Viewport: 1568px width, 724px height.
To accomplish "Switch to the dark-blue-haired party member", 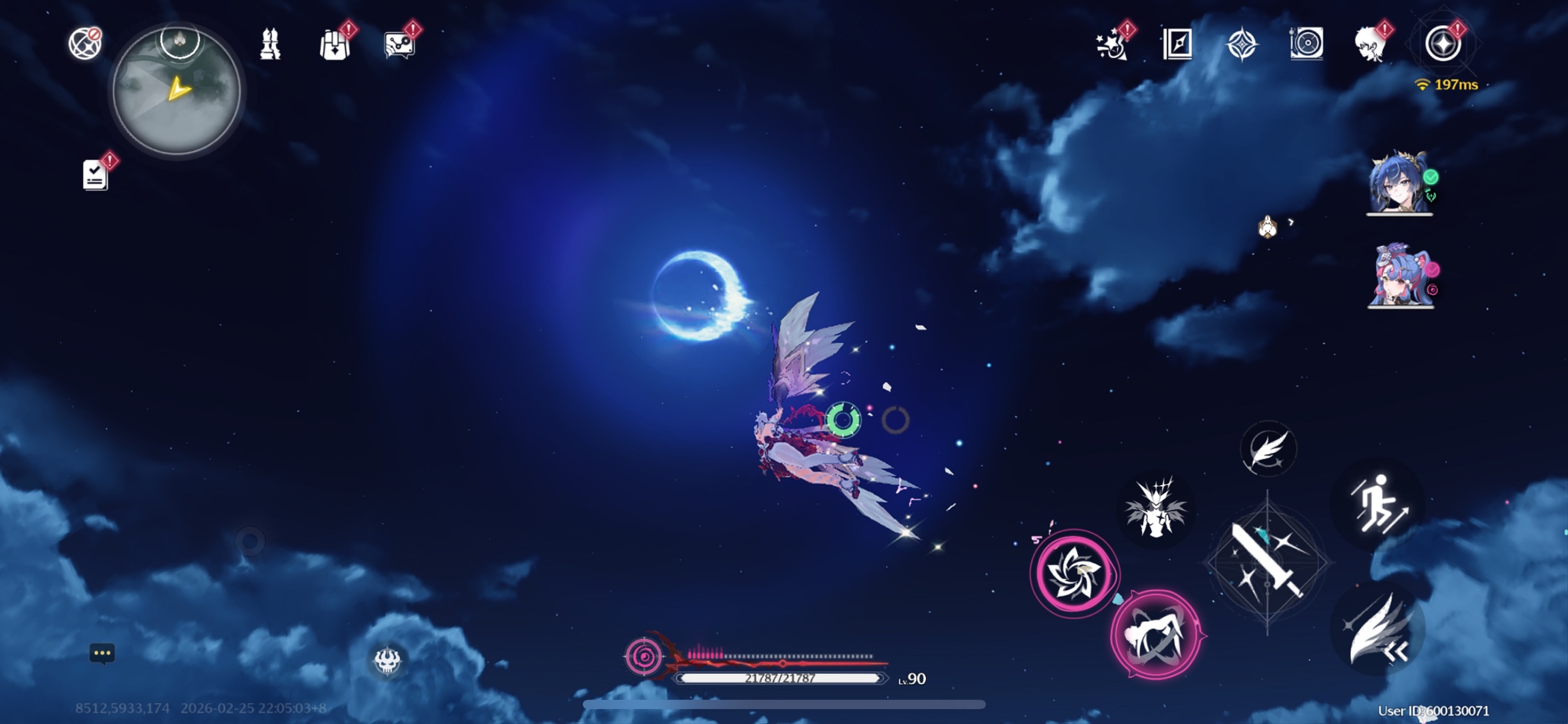I will tap(1399, 184).
